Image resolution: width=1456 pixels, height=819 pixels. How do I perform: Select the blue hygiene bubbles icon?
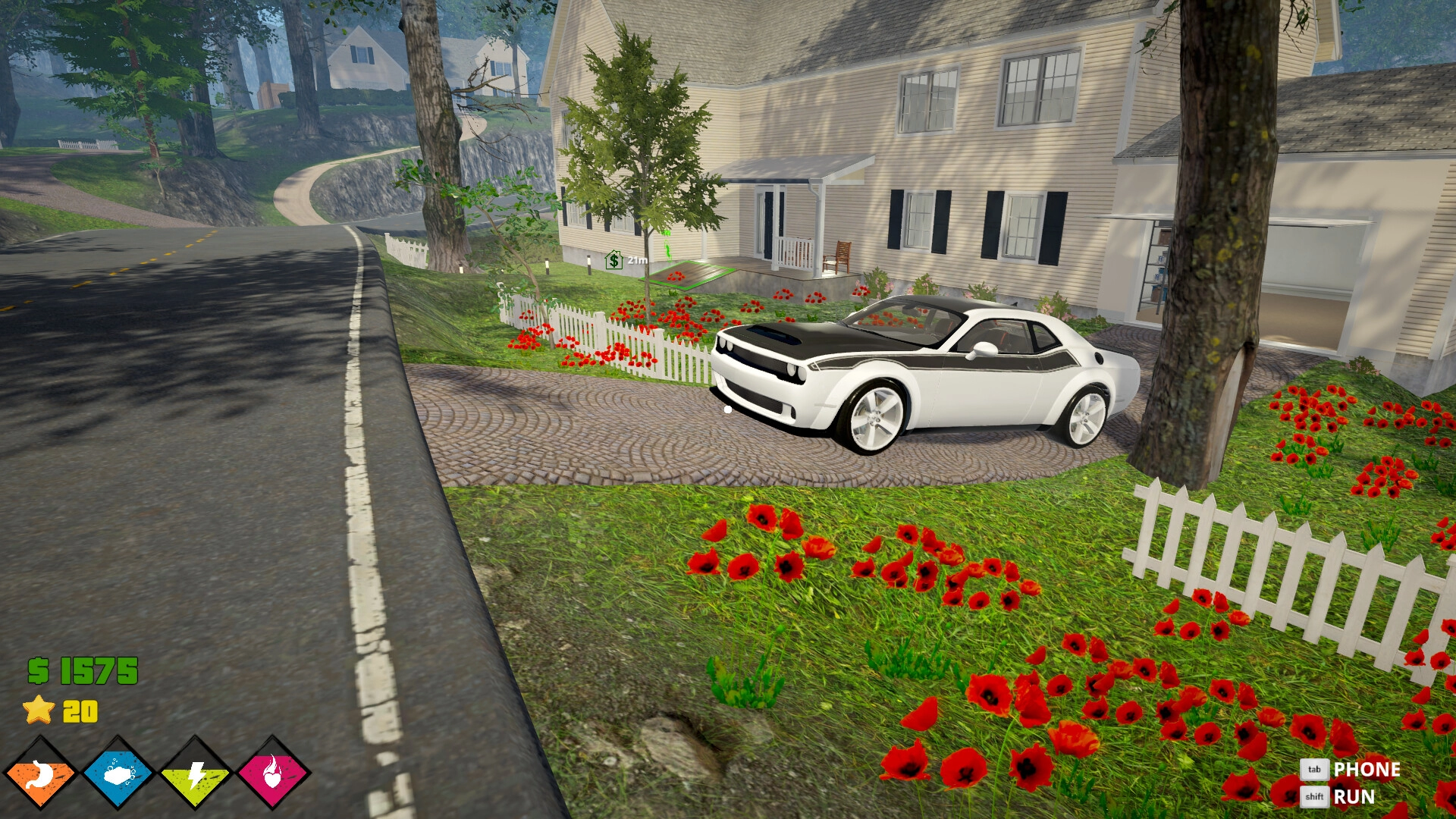(x=118, y=774)
